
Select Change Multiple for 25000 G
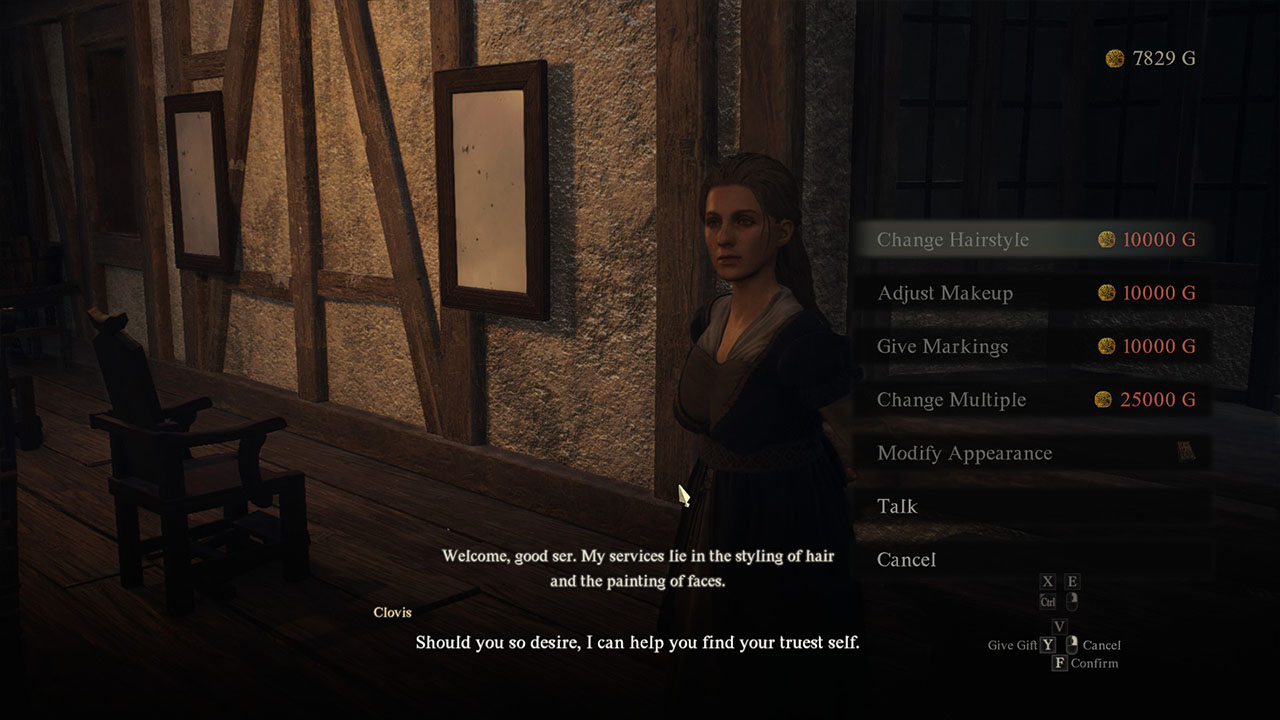coord(1034,400)
